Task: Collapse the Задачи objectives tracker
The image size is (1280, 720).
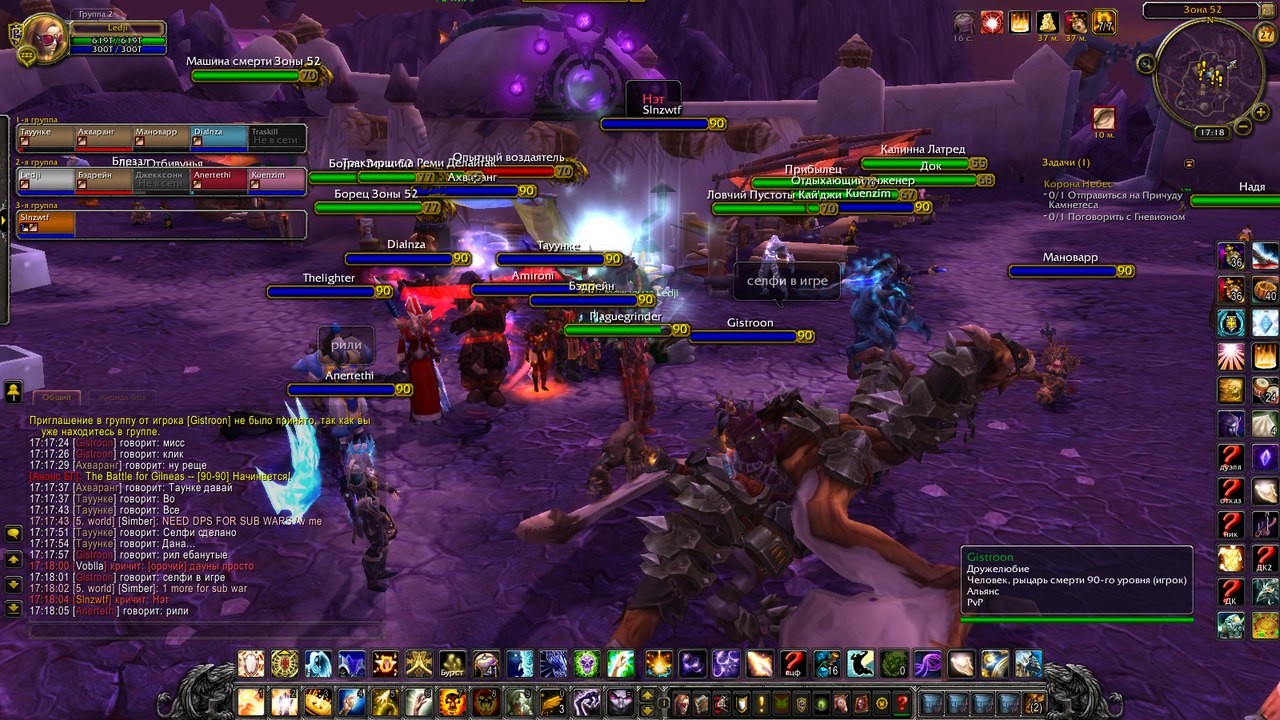Action: [1189, 163]
